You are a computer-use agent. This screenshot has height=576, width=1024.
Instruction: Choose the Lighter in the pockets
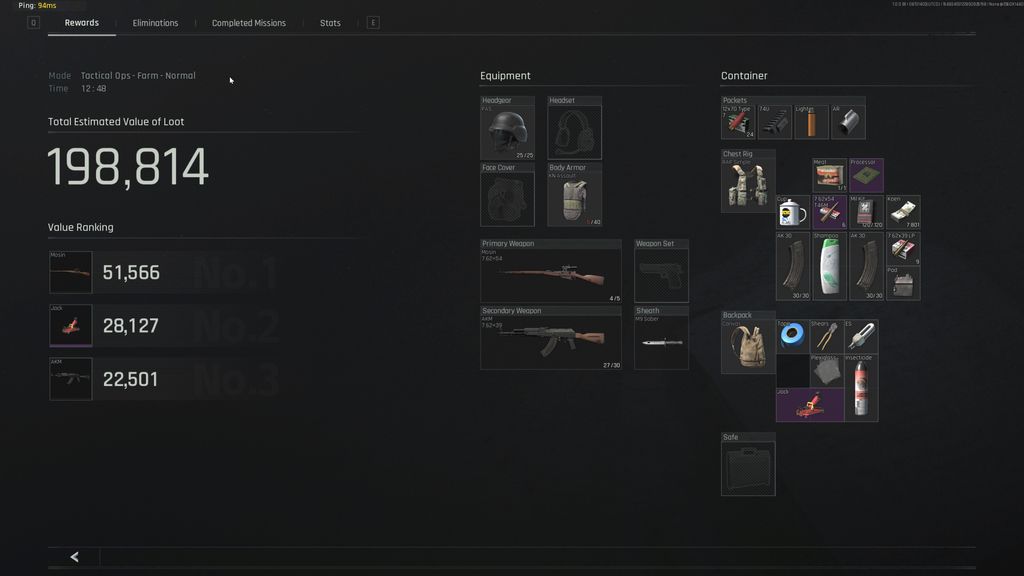[811, 122]
